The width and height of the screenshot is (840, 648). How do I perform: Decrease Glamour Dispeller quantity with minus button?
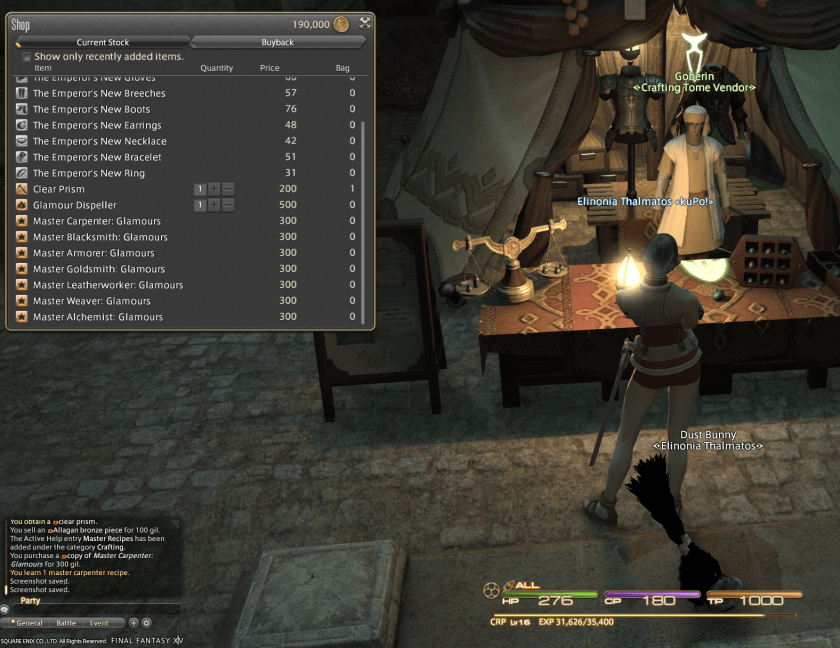[x=228, y=205]
